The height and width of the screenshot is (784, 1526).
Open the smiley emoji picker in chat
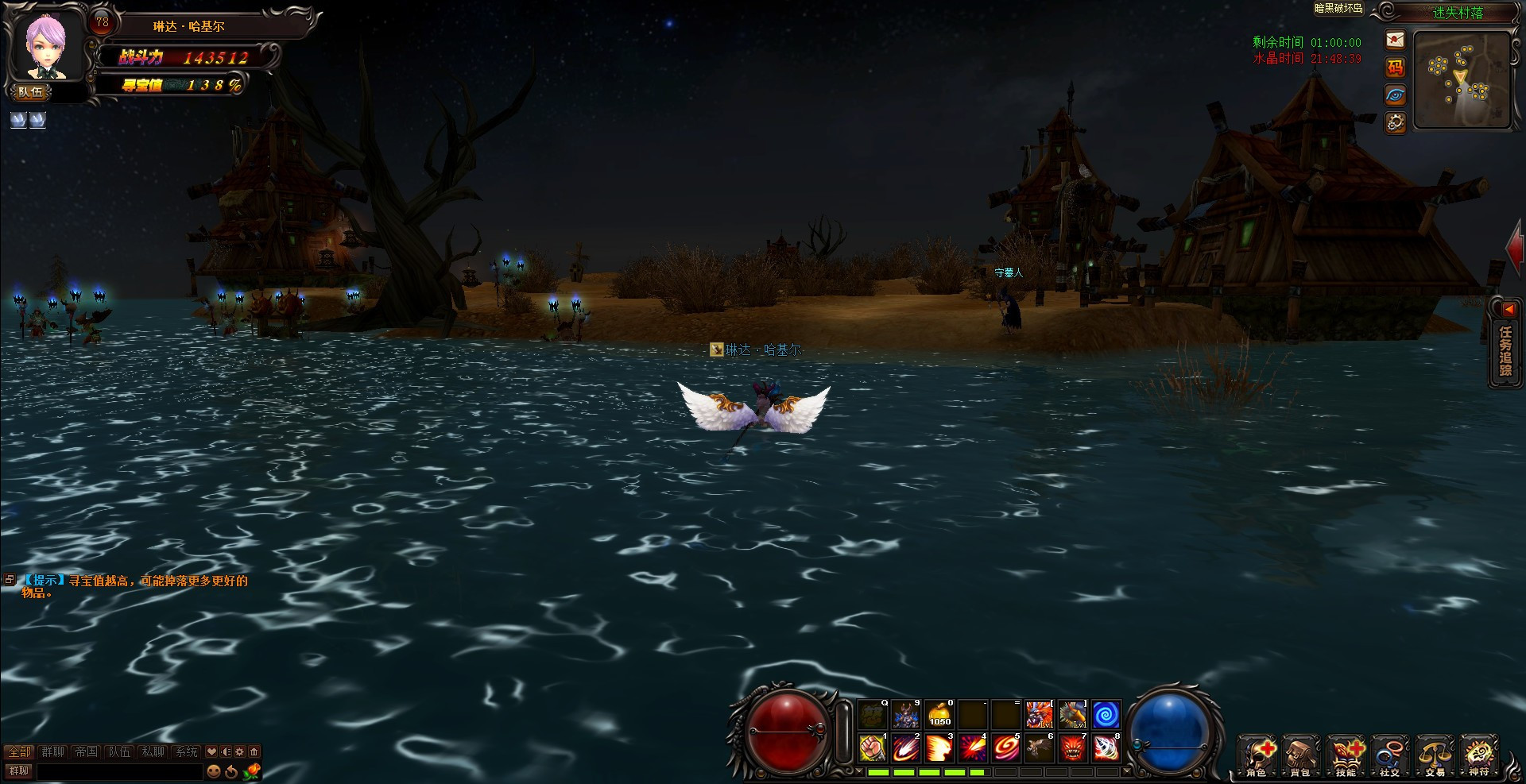click(x=214, y=771)
